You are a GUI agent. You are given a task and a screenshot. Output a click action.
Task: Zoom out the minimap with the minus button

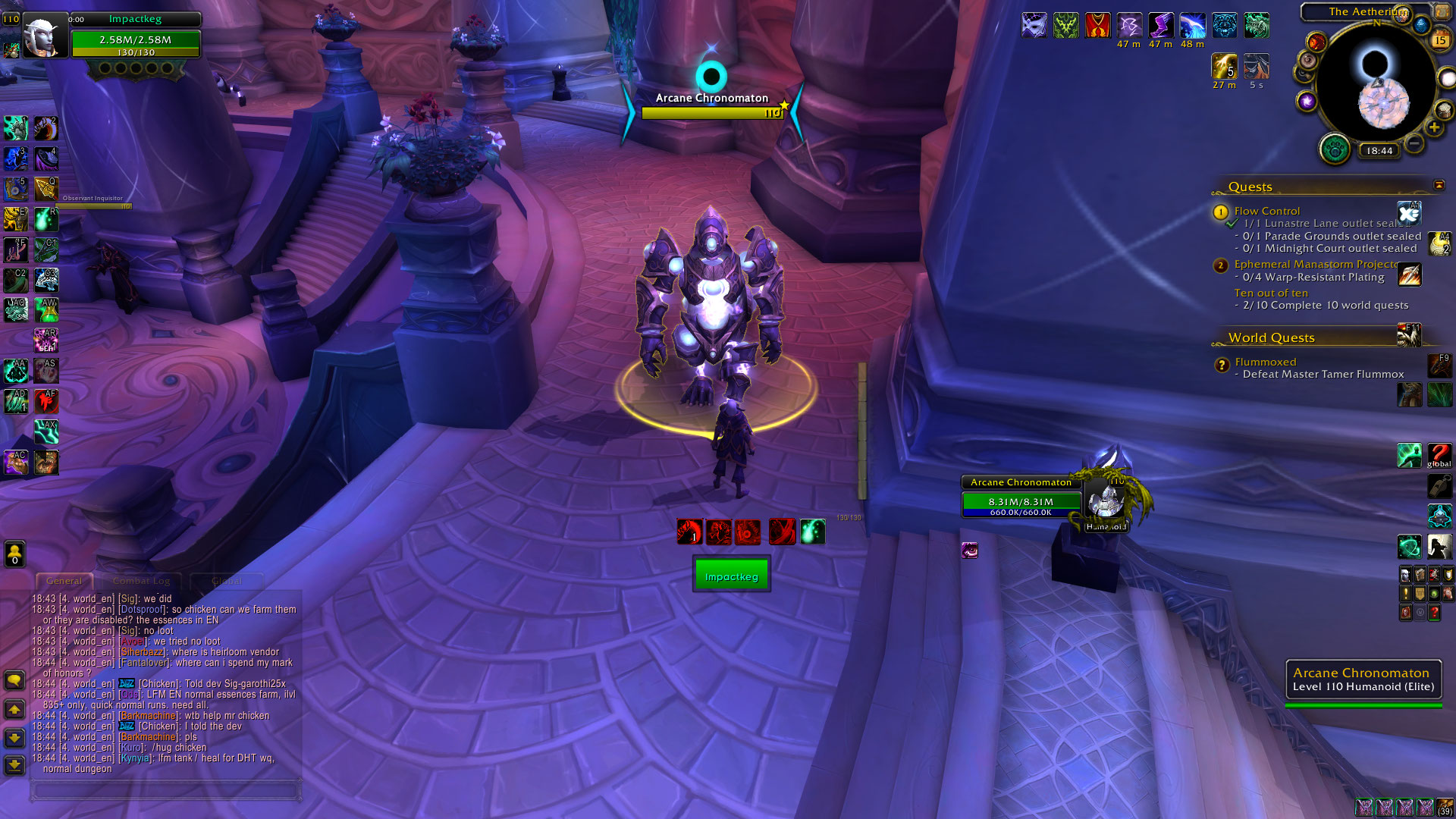coord(1414,143)
